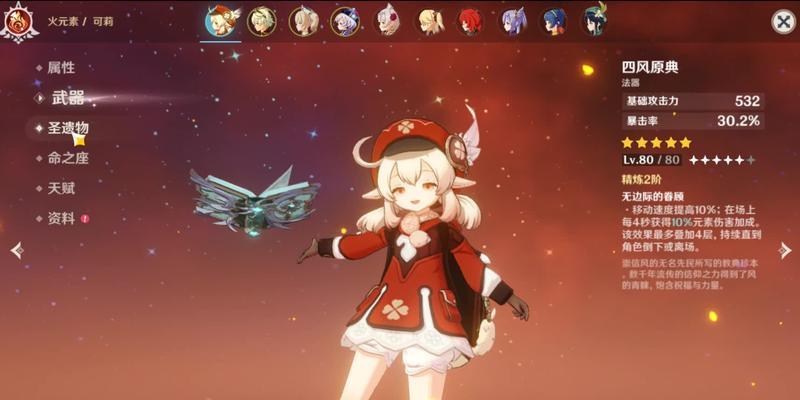800x400 pixels.
Task: Select the 武器 (Weapon) menu entry
Action: (x=67, y=98)
